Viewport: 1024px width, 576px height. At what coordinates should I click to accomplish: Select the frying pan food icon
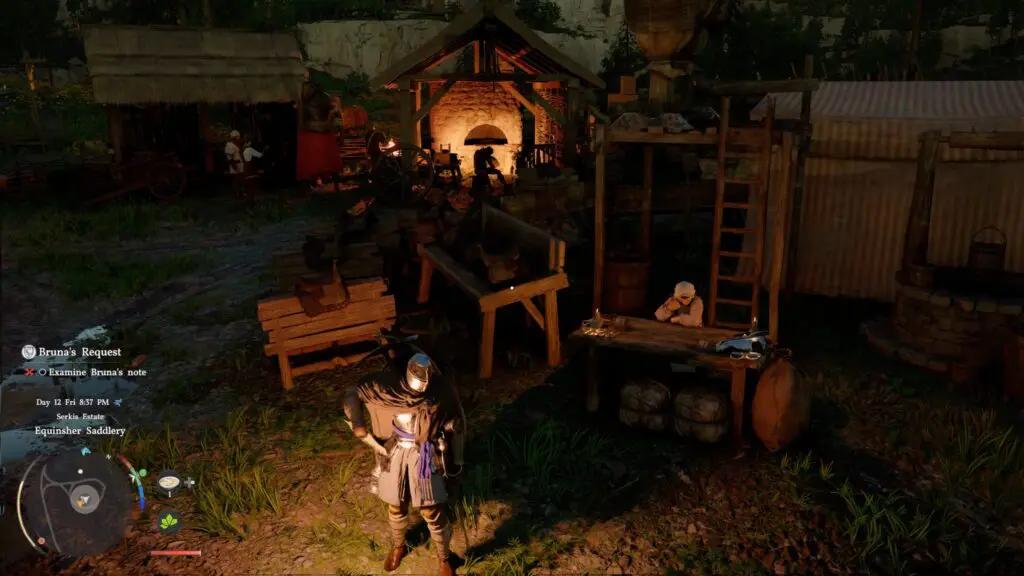[169, 482]
